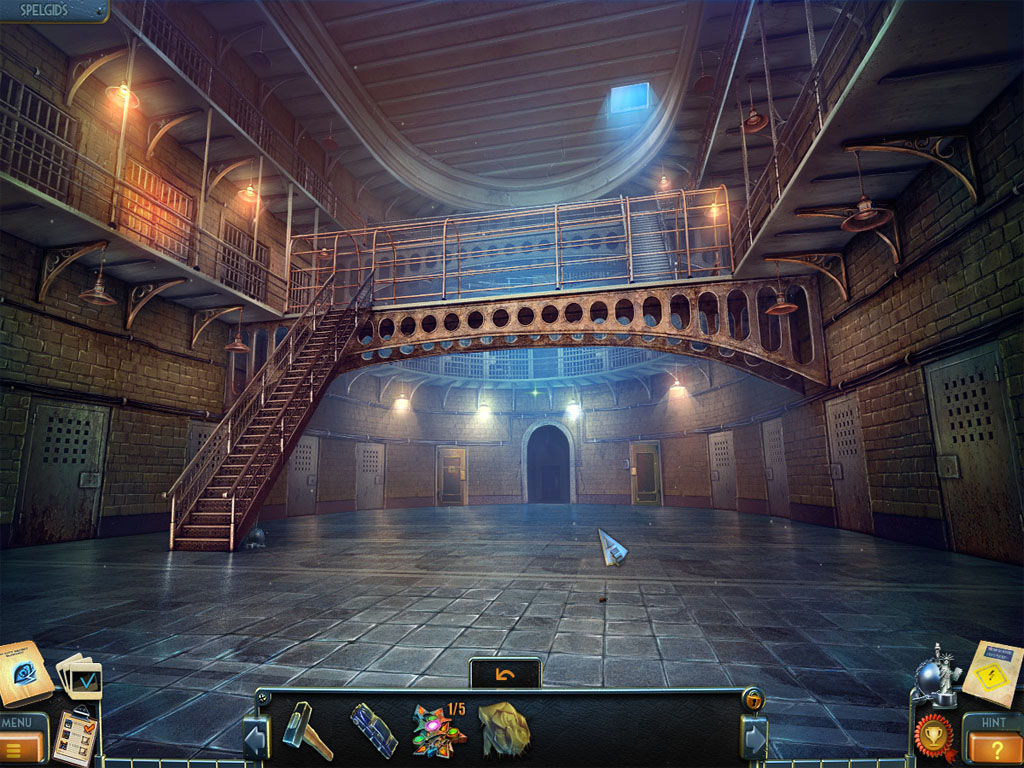Open the Spelgids strategy guide
This screenshot has height=768, width=1024.
(x=52, y=11)
